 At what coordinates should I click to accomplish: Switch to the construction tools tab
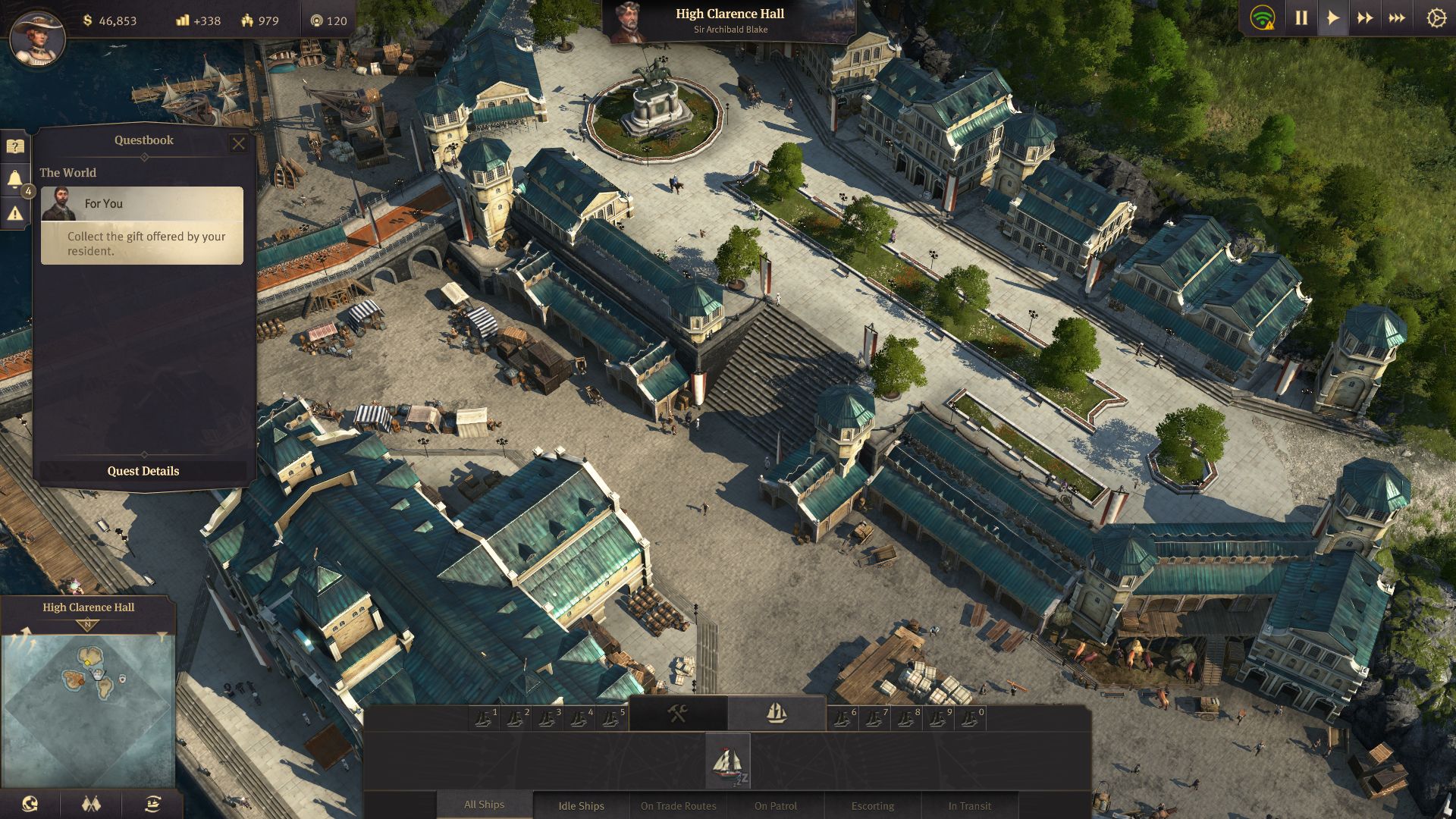click(x=678, y=713)
